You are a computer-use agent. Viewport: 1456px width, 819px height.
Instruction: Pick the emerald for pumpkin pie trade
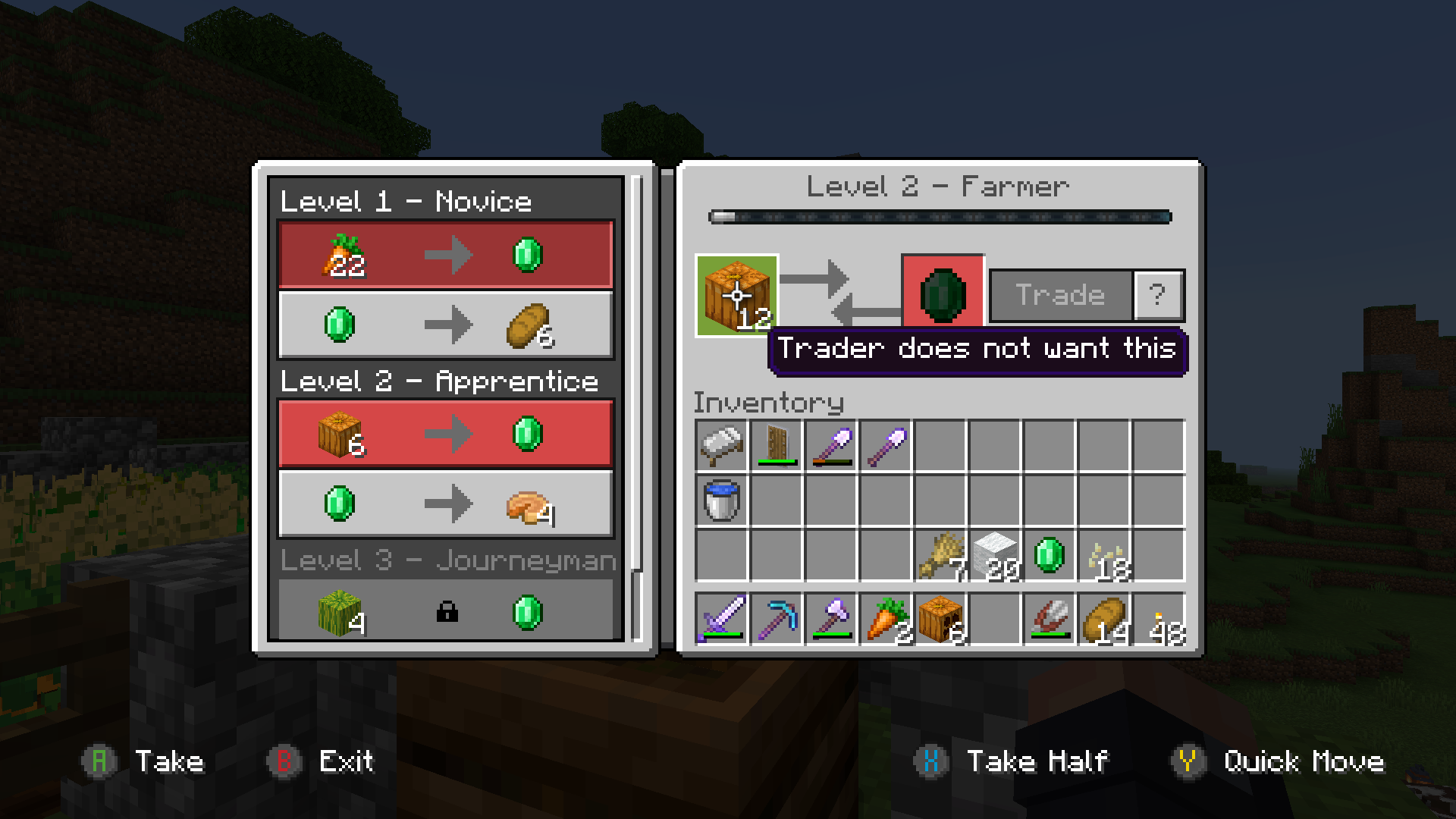[x=445, y=504]
